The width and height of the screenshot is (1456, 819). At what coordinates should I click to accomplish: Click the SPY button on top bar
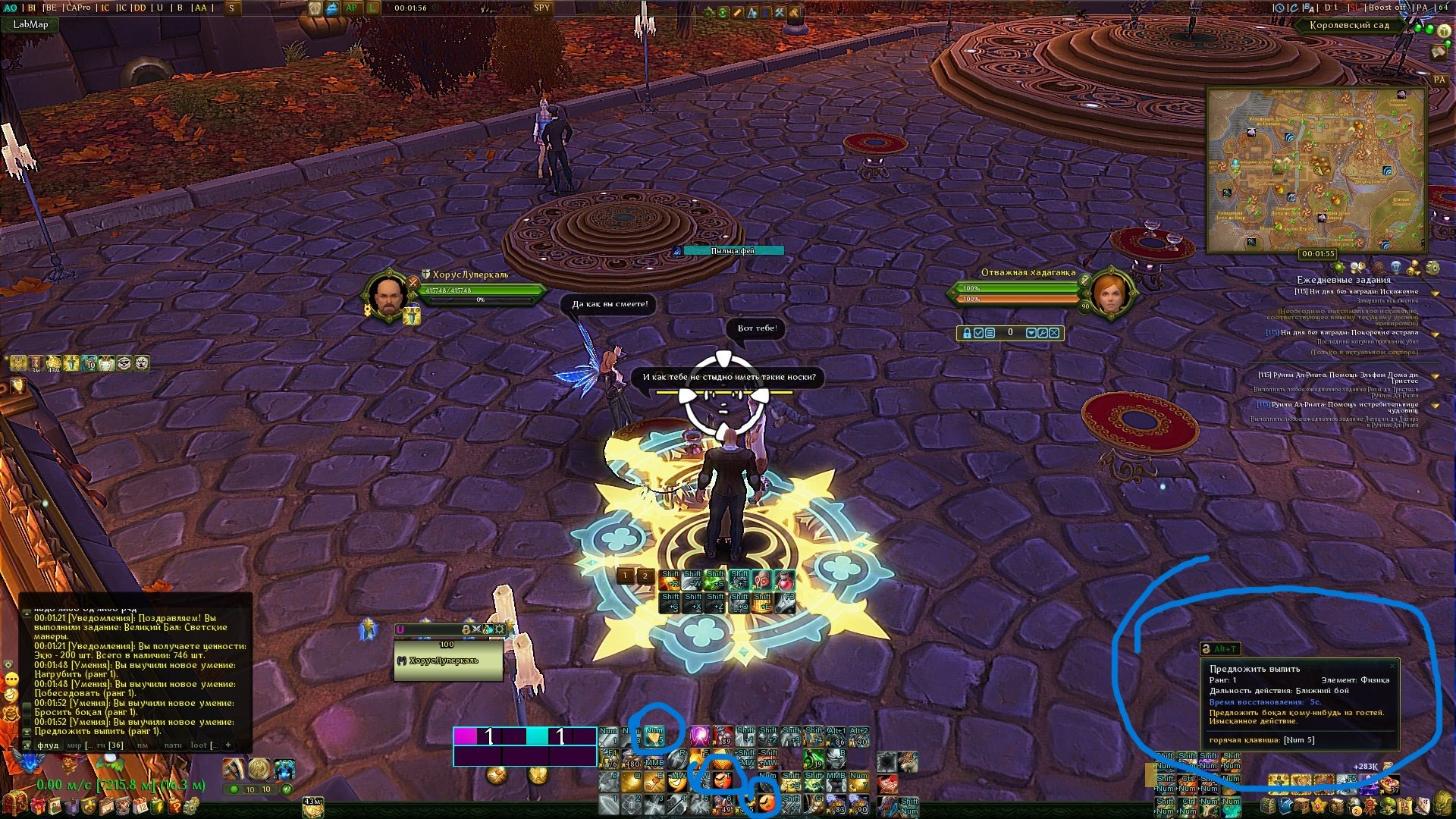tap(541, 8)
